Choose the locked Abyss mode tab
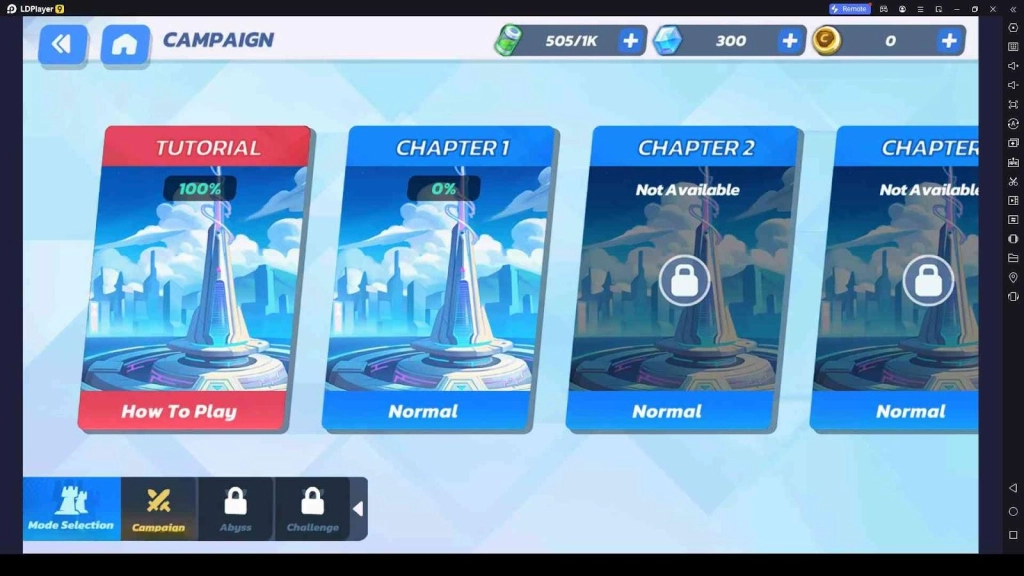The width and height of the screenshot is (1024, 576). (236, 508)
